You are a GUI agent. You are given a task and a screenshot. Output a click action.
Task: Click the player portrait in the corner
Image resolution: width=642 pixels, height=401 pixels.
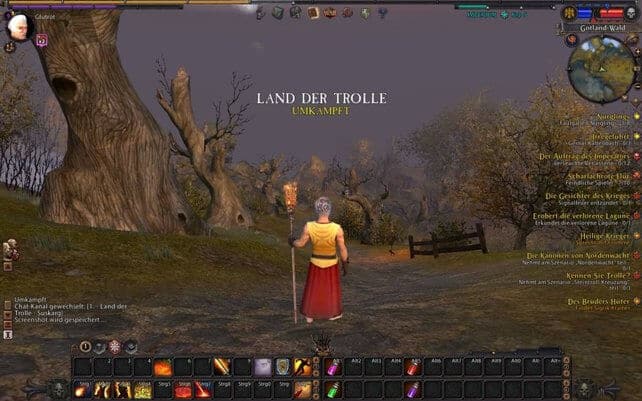(16, 26)
